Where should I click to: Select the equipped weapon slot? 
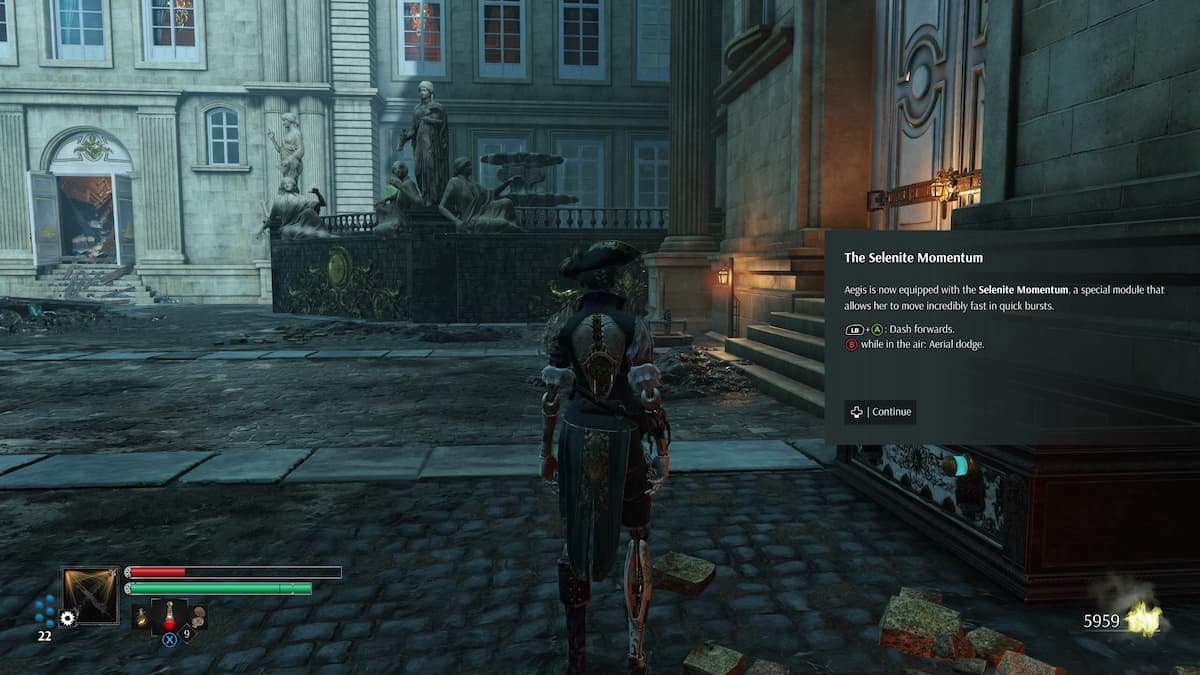(x=90, y=596)
